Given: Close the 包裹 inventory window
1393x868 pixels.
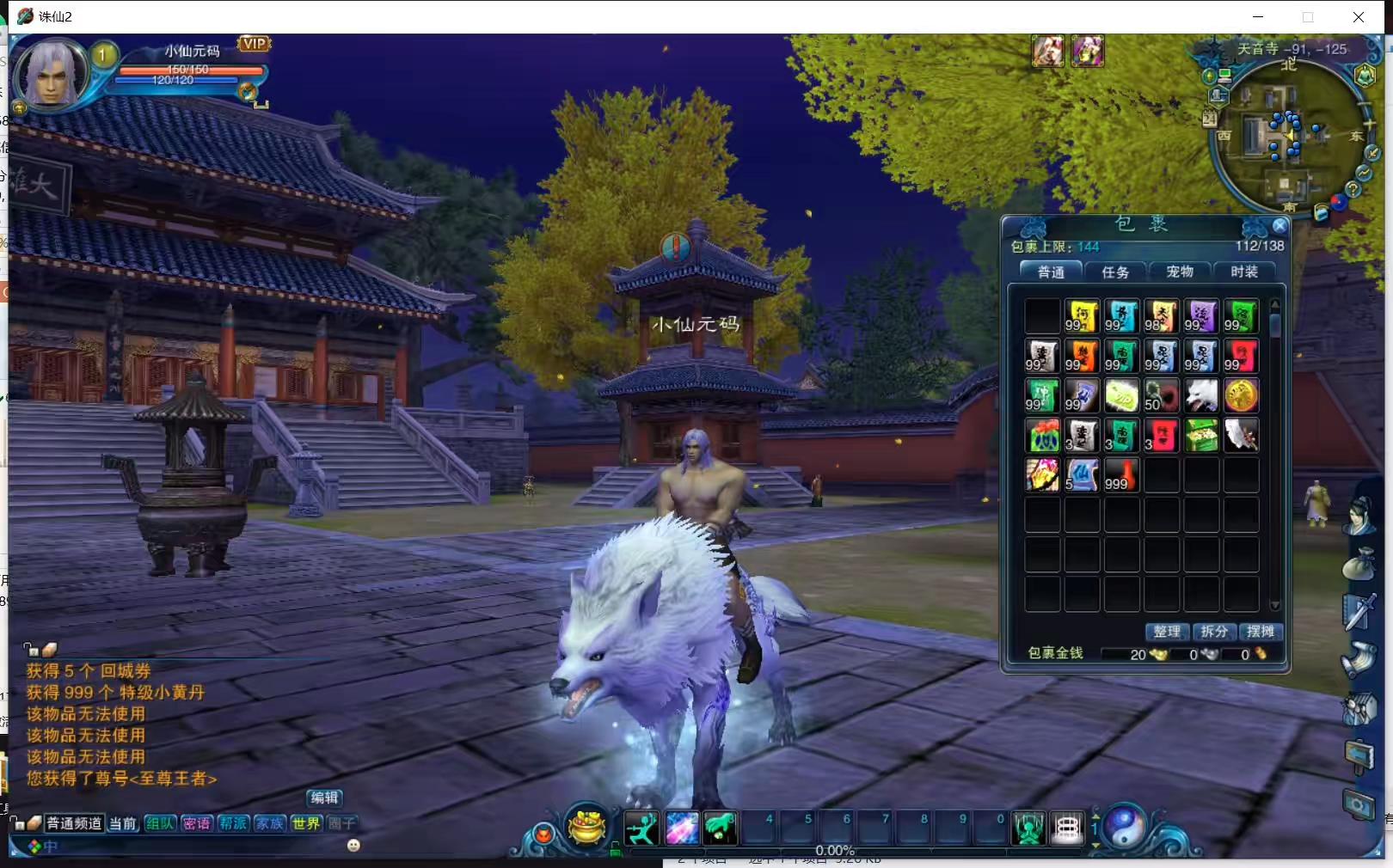Looking at the screenshot, I should [1279, 226].
